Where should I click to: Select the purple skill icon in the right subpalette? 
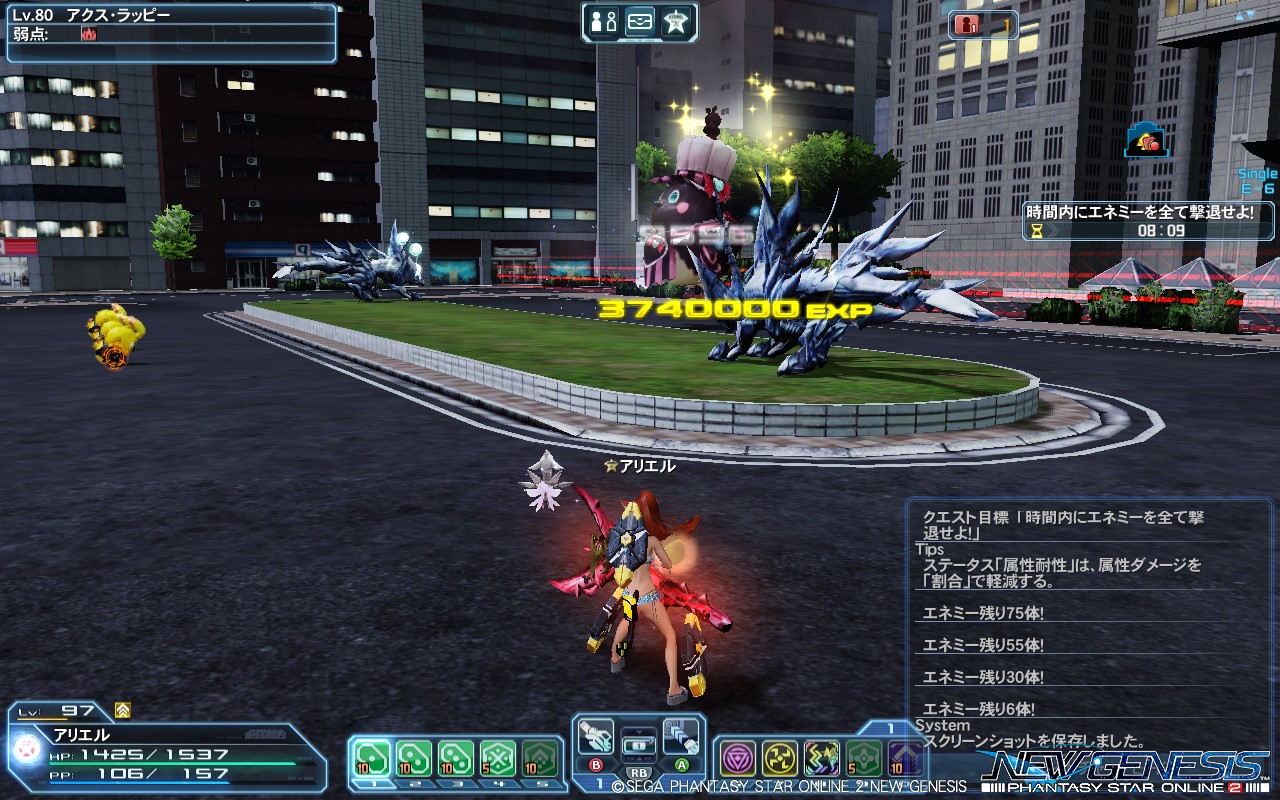point(738,758)
